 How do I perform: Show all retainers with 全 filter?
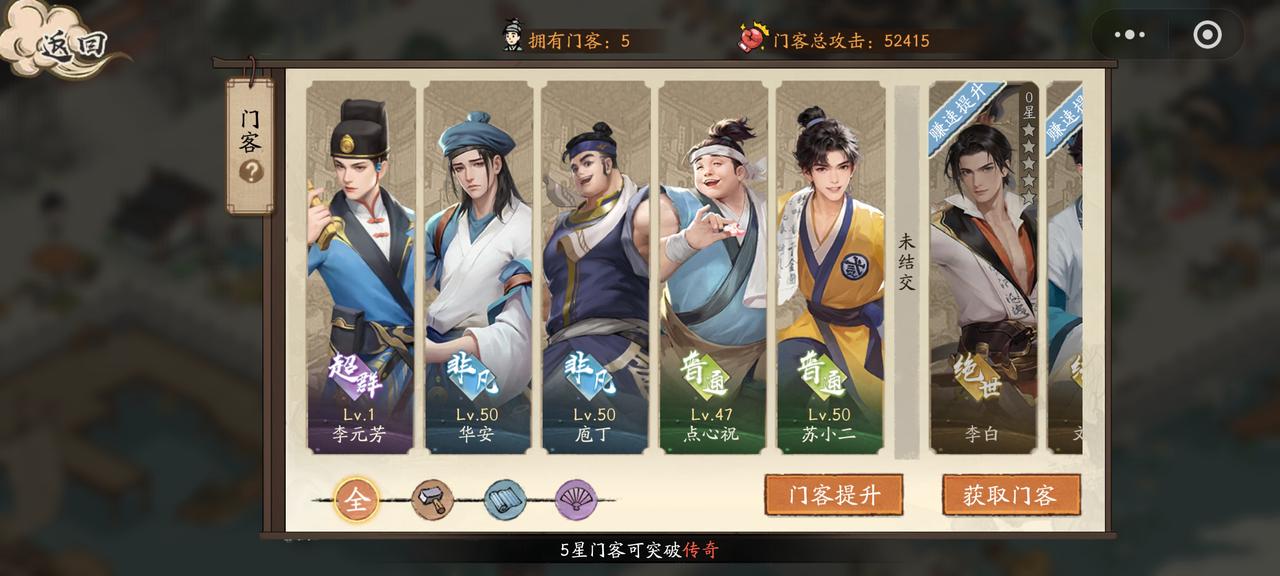click(x=357, y=500)
